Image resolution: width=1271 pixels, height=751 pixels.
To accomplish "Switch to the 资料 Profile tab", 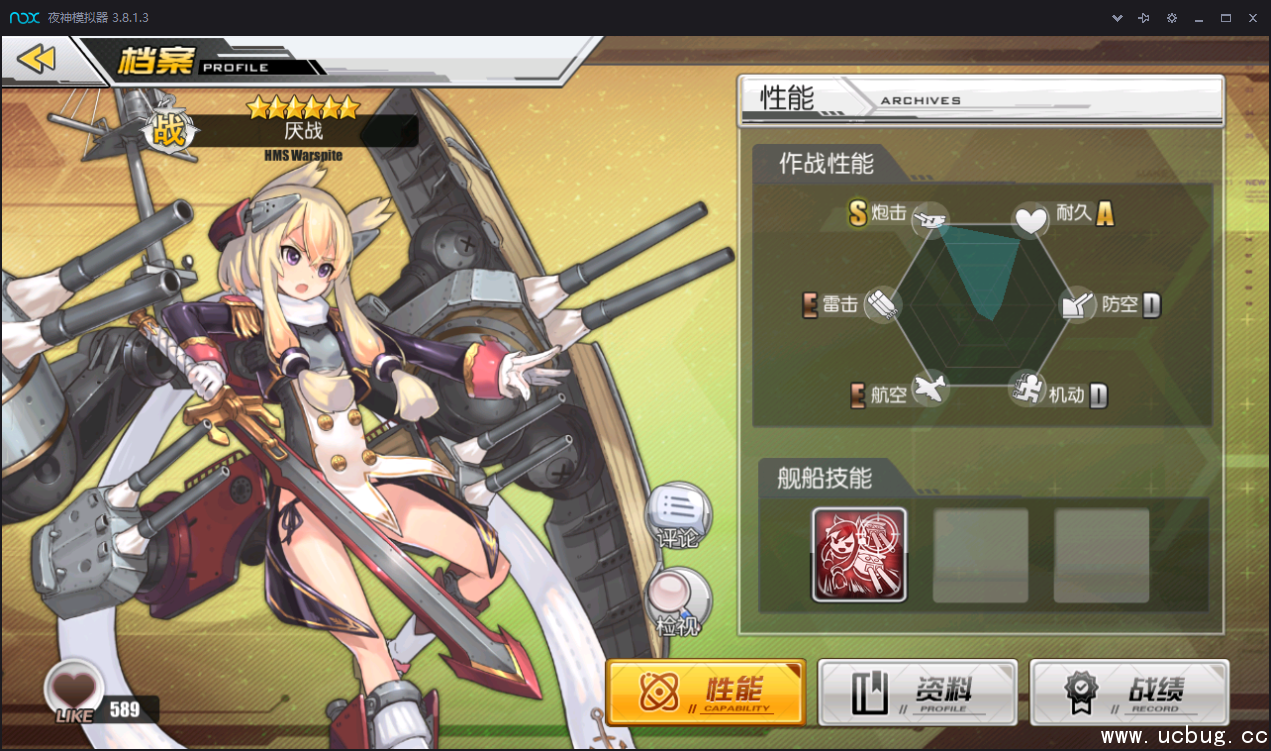I will [918, 691].
